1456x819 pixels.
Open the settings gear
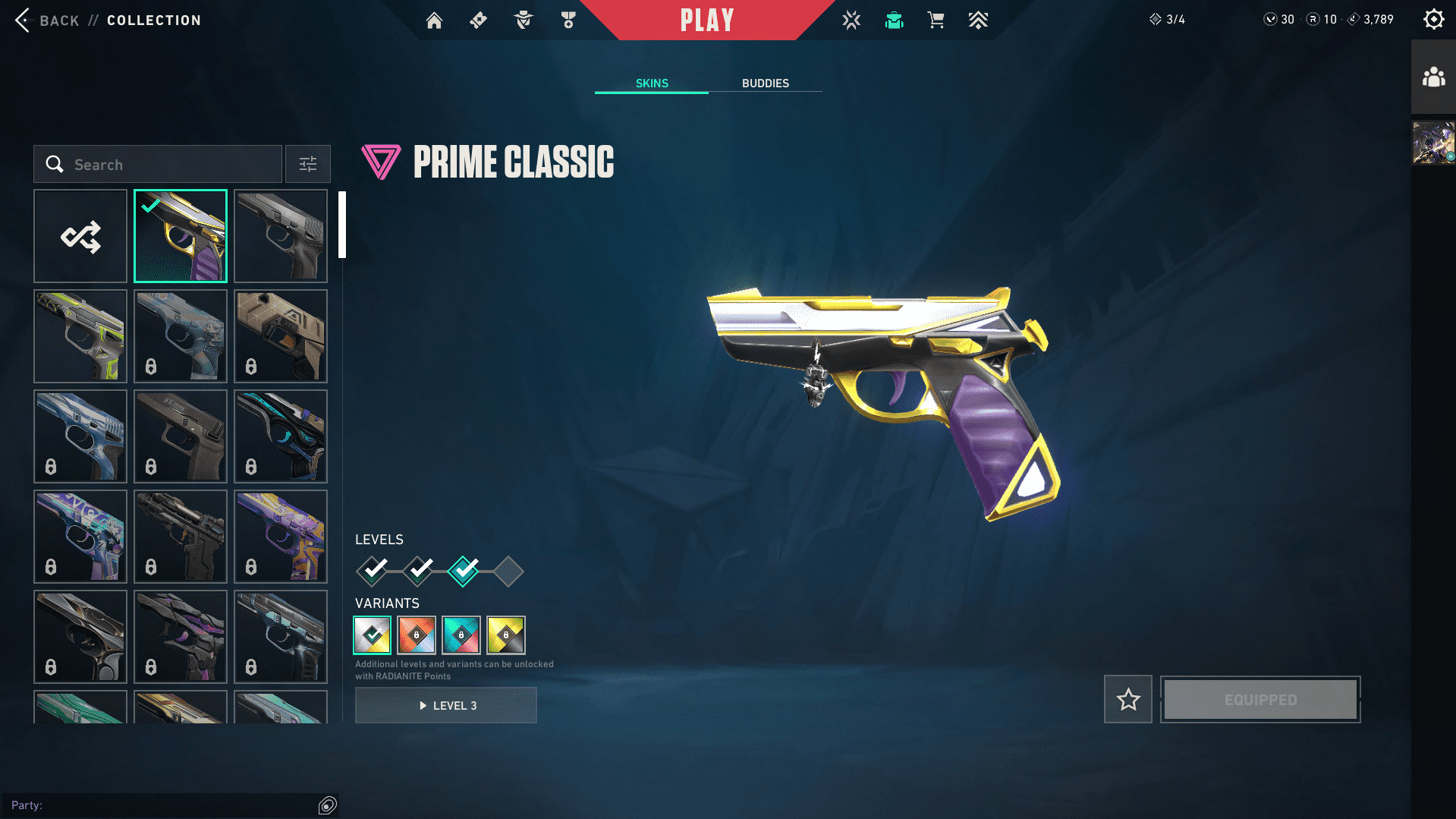1433,20
